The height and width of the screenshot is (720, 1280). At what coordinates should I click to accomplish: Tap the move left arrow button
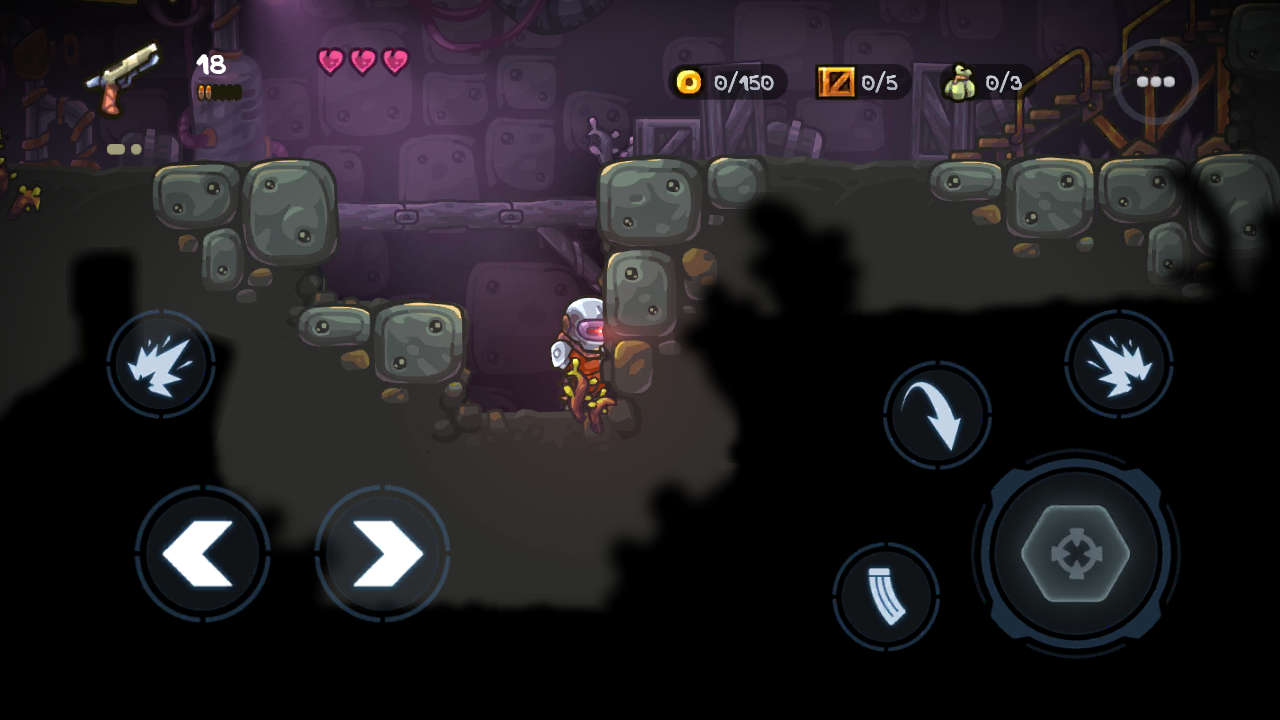point(202,553)
